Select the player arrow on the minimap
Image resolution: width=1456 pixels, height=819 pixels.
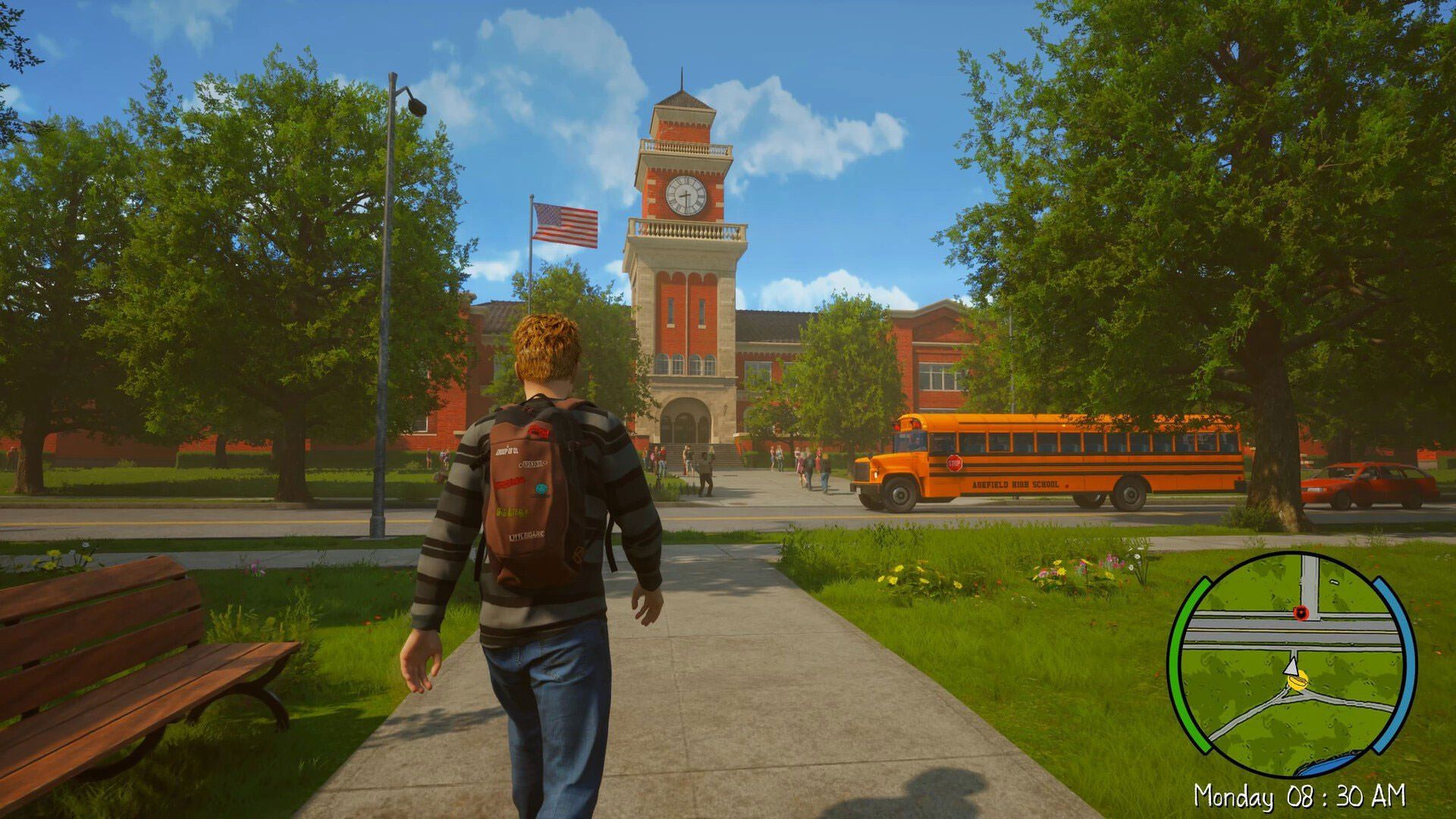1291,667
